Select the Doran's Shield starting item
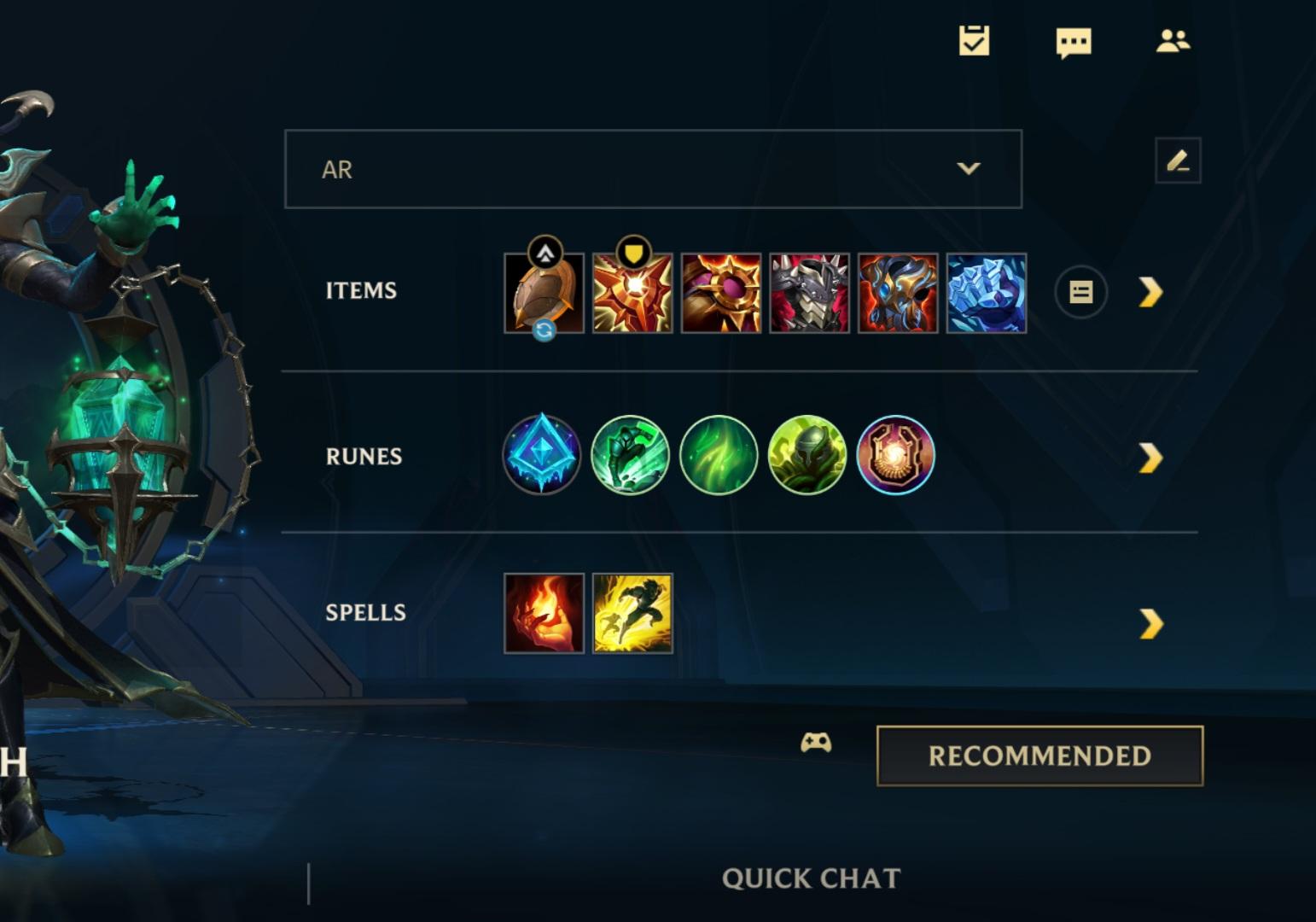 coord(544,293)
